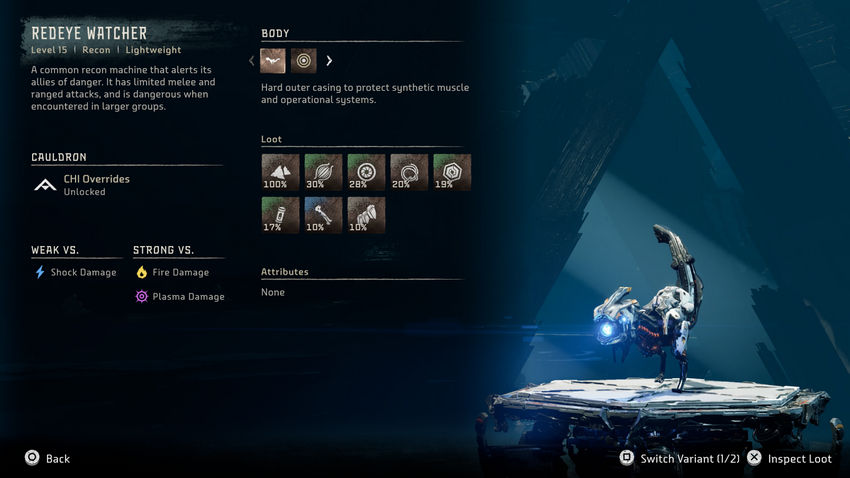This screenshot has height=478, width=850.
Task: Inspect the 28% loot item
Action: [x=366, y=172]
